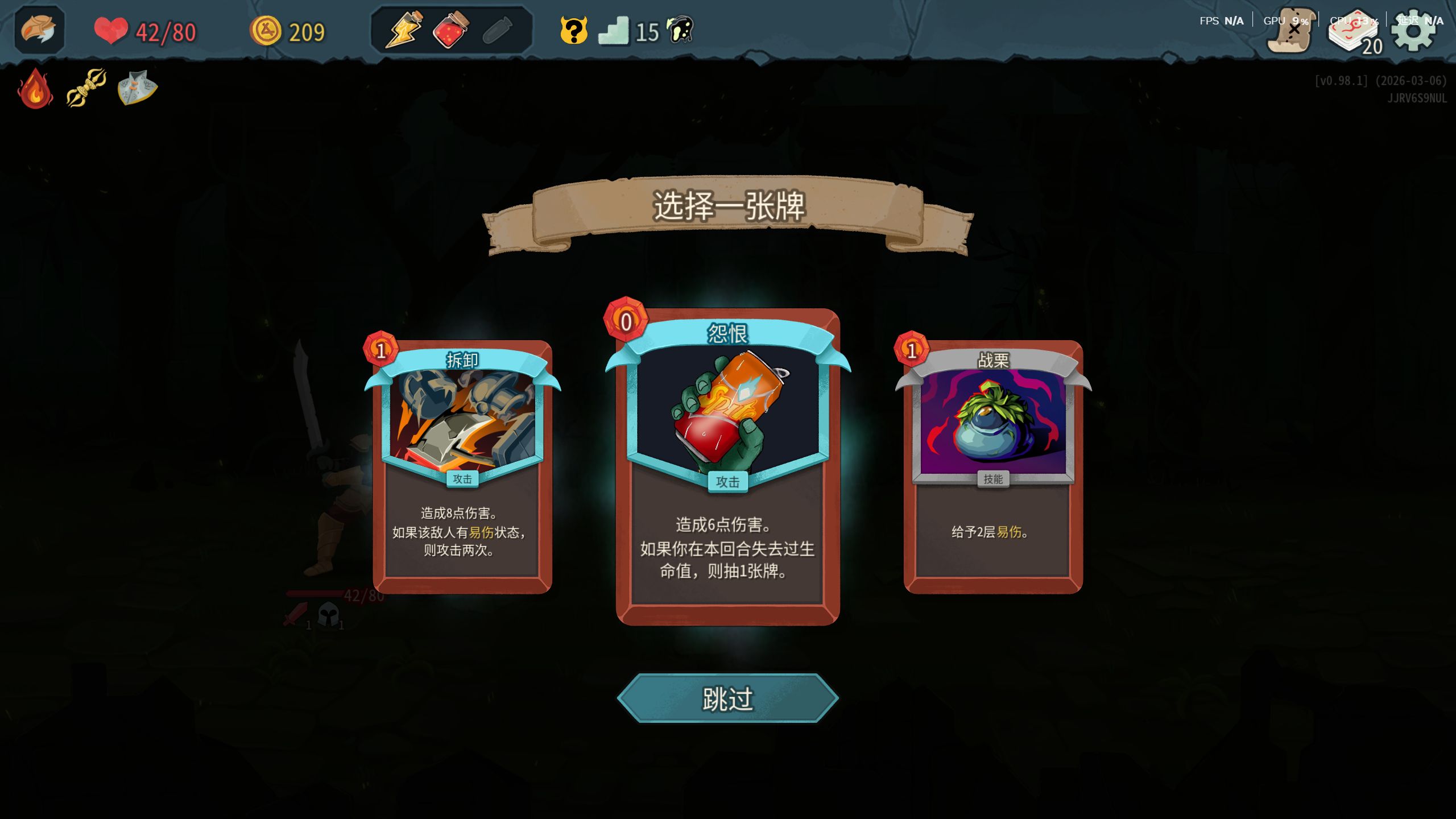Image resolution: width=1456 pixels, height=819 pixels.
Task: Select the red potion bottle slot
Action: (450, 30)
